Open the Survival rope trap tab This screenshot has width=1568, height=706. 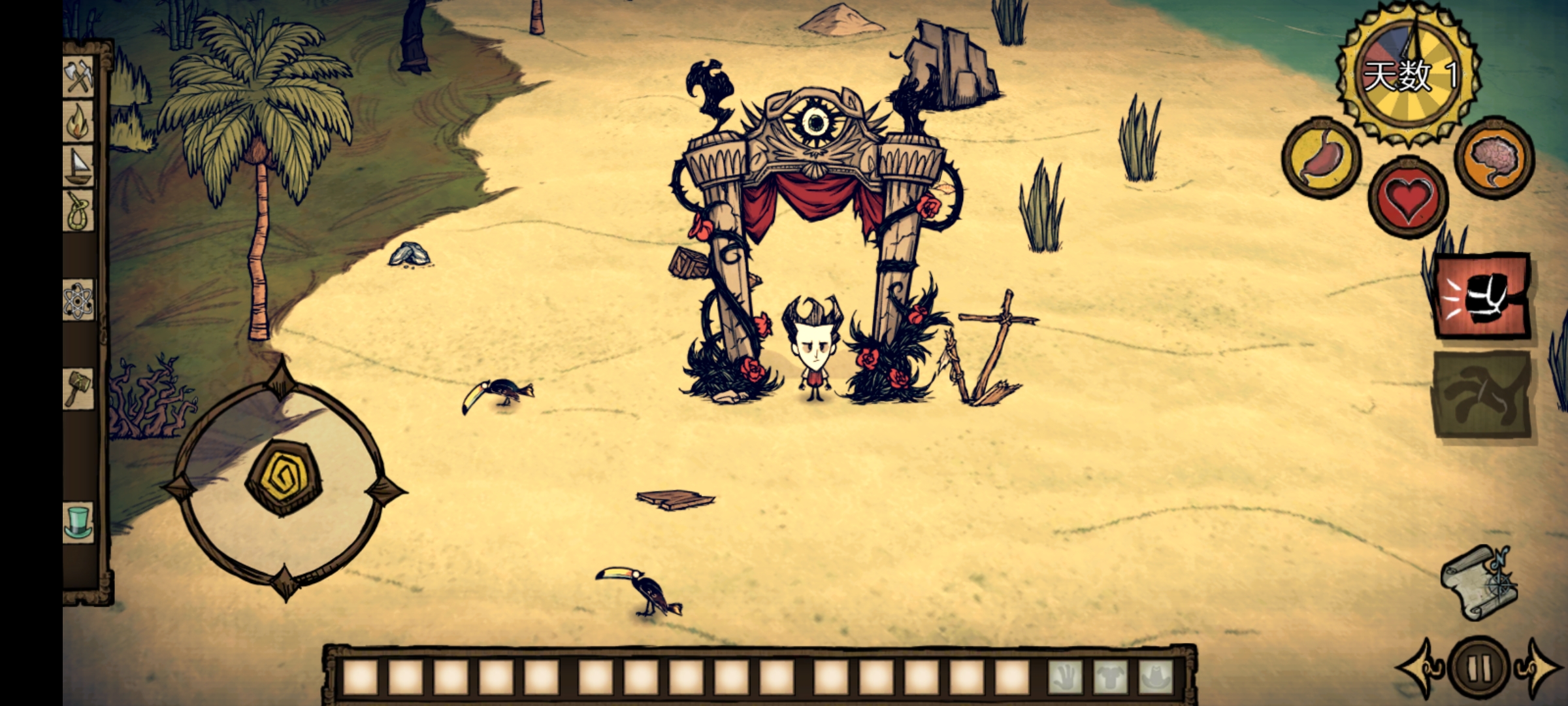(78, 211)
